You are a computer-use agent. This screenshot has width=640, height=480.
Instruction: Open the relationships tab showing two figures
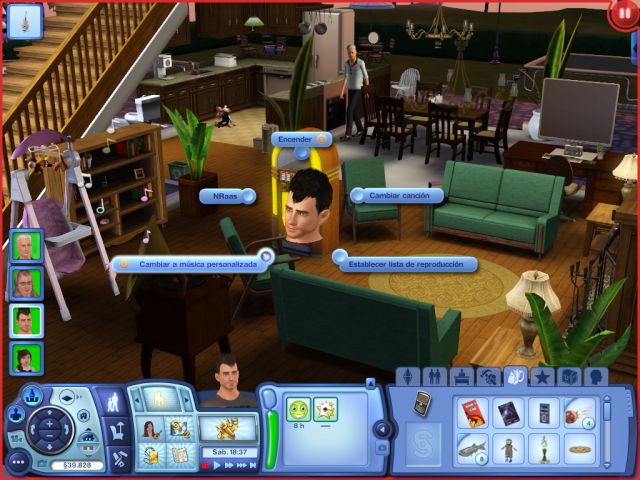(435, 377)
